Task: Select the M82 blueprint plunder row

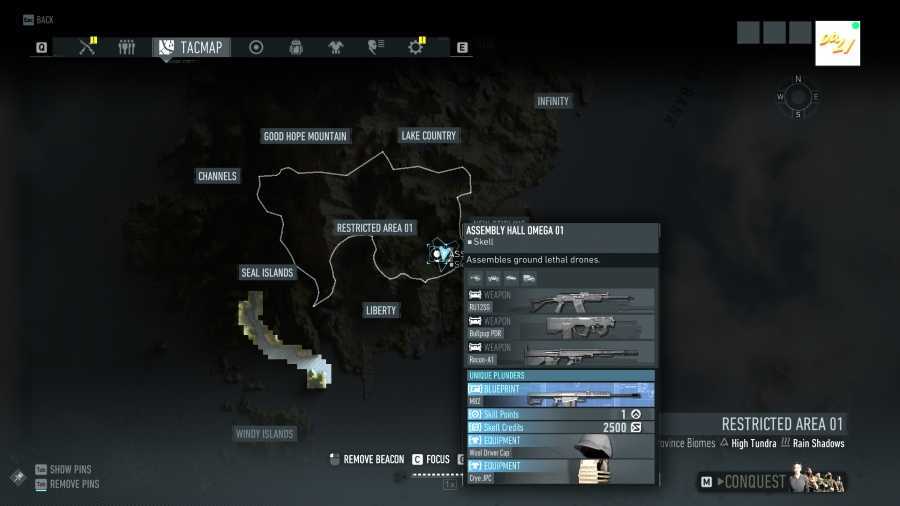Action: (x=560, y=395)
